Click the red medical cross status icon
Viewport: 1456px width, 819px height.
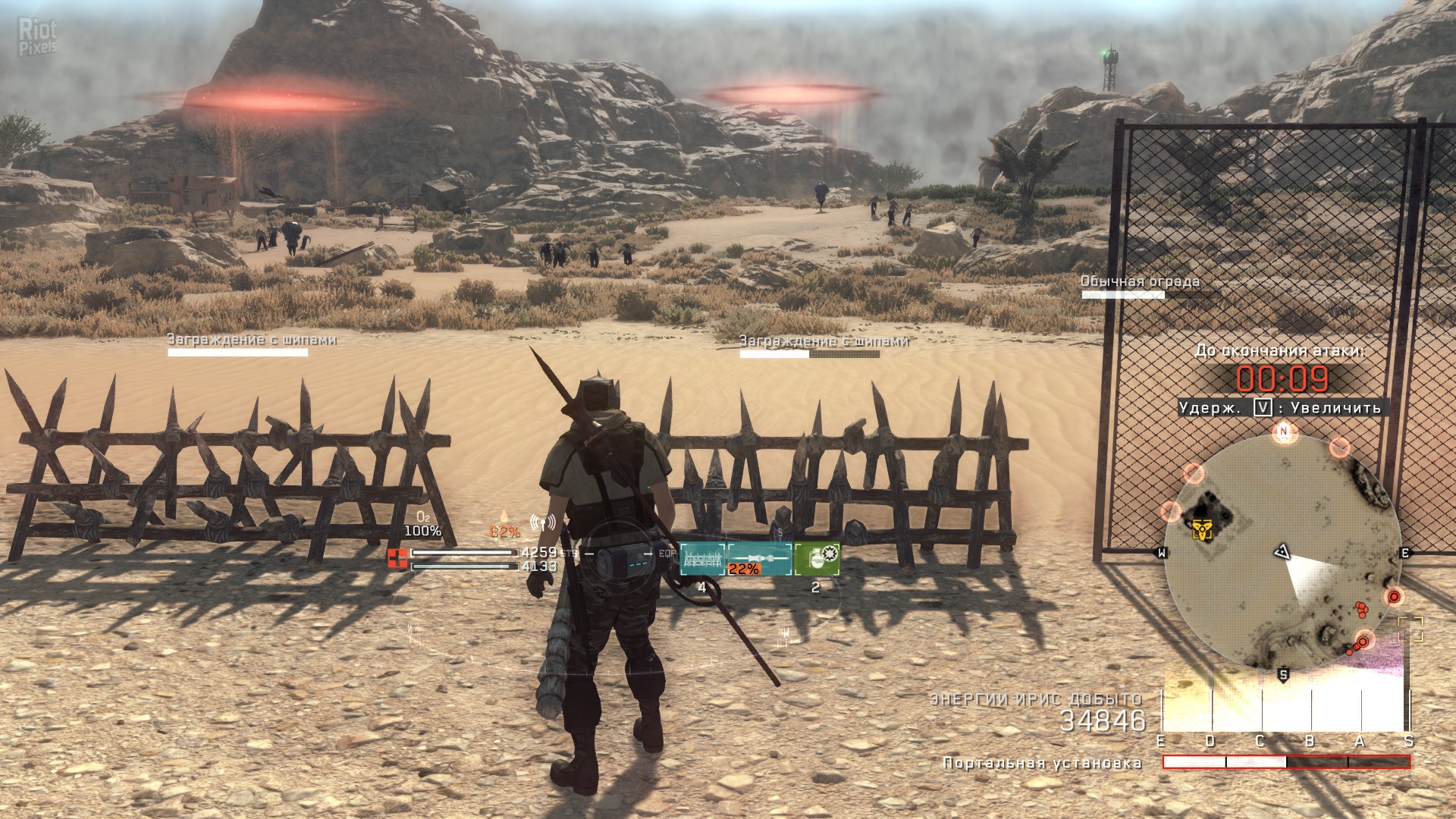tap(397, 559)
